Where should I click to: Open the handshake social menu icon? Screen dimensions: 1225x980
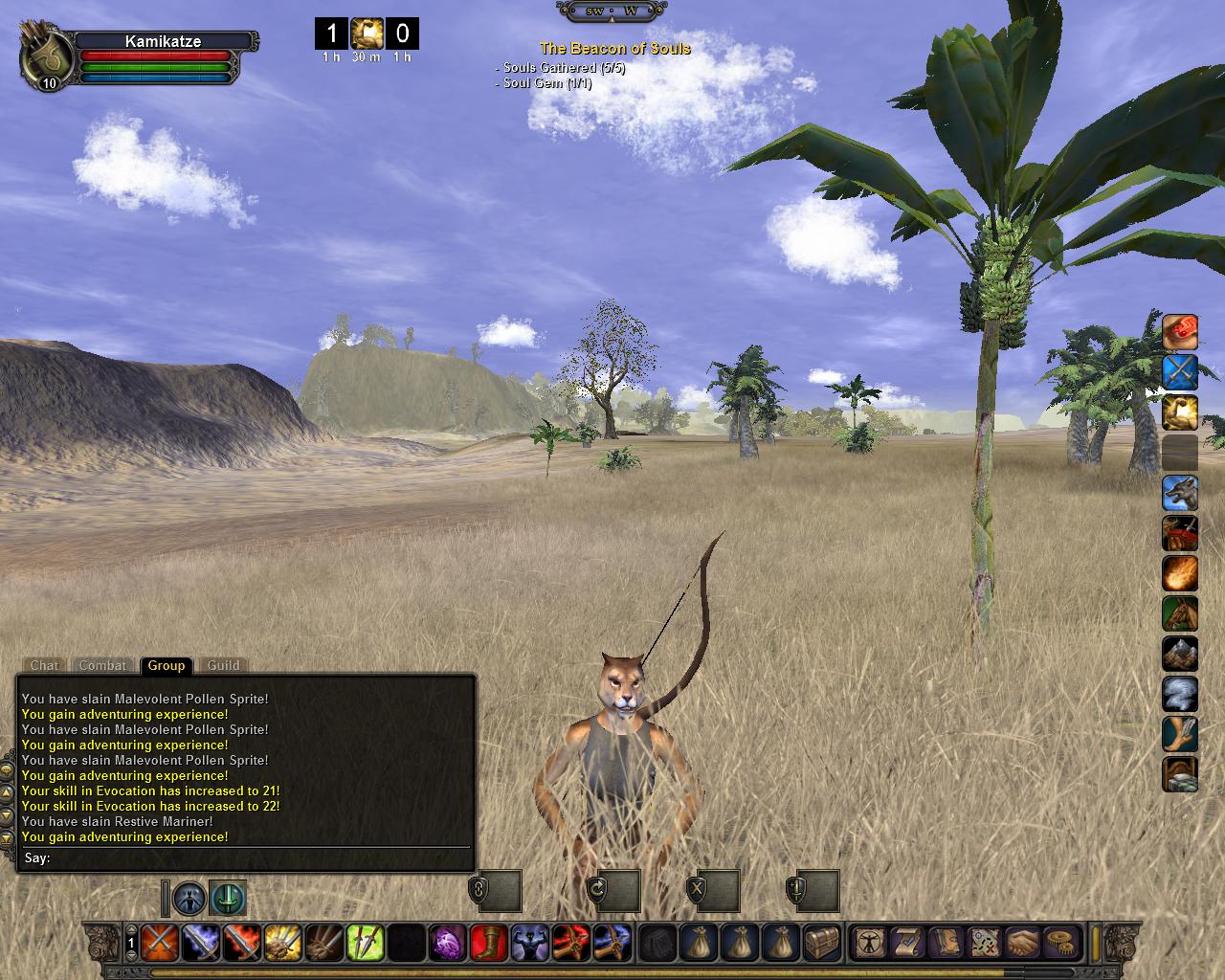click(1022, 943)
